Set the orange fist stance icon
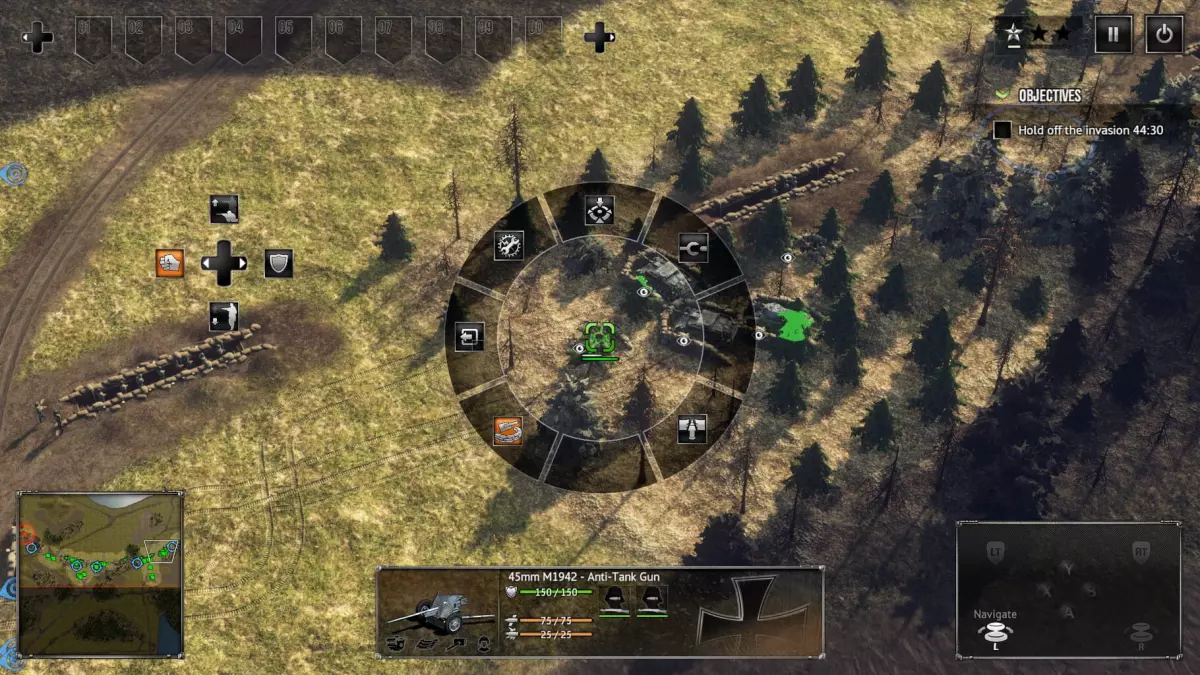This screenshot has height=675, width=1200. [170, 263]
